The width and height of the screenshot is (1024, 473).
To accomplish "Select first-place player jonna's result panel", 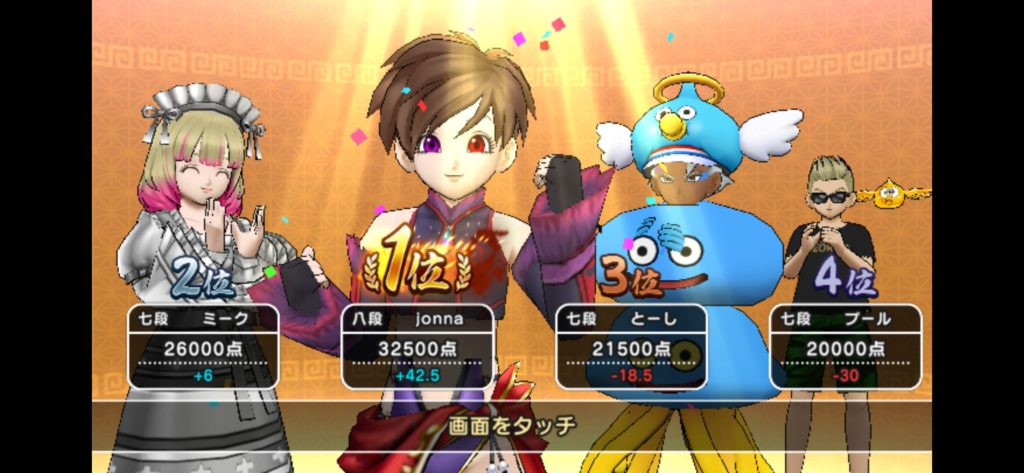I will click(417, 347).
